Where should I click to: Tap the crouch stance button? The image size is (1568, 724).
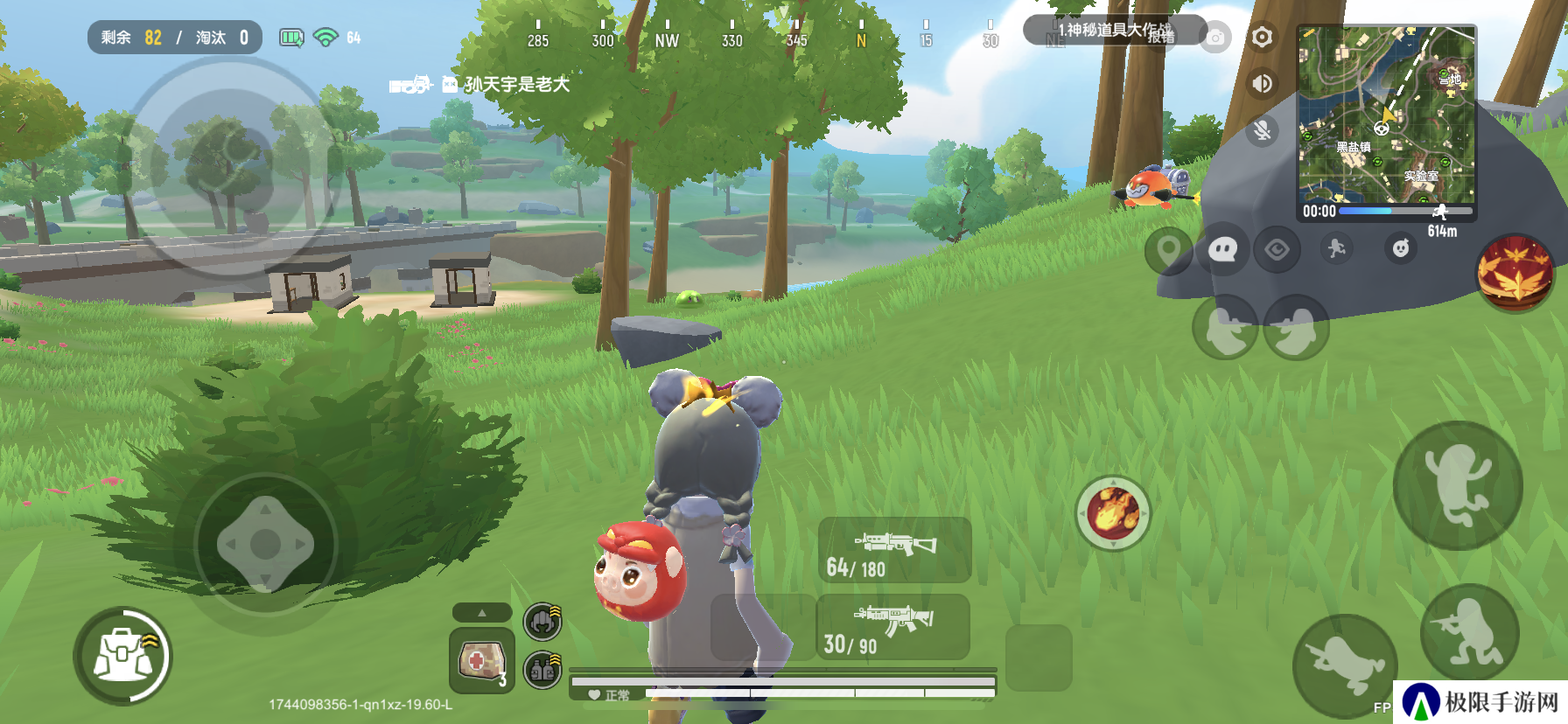pos(1469,633)
